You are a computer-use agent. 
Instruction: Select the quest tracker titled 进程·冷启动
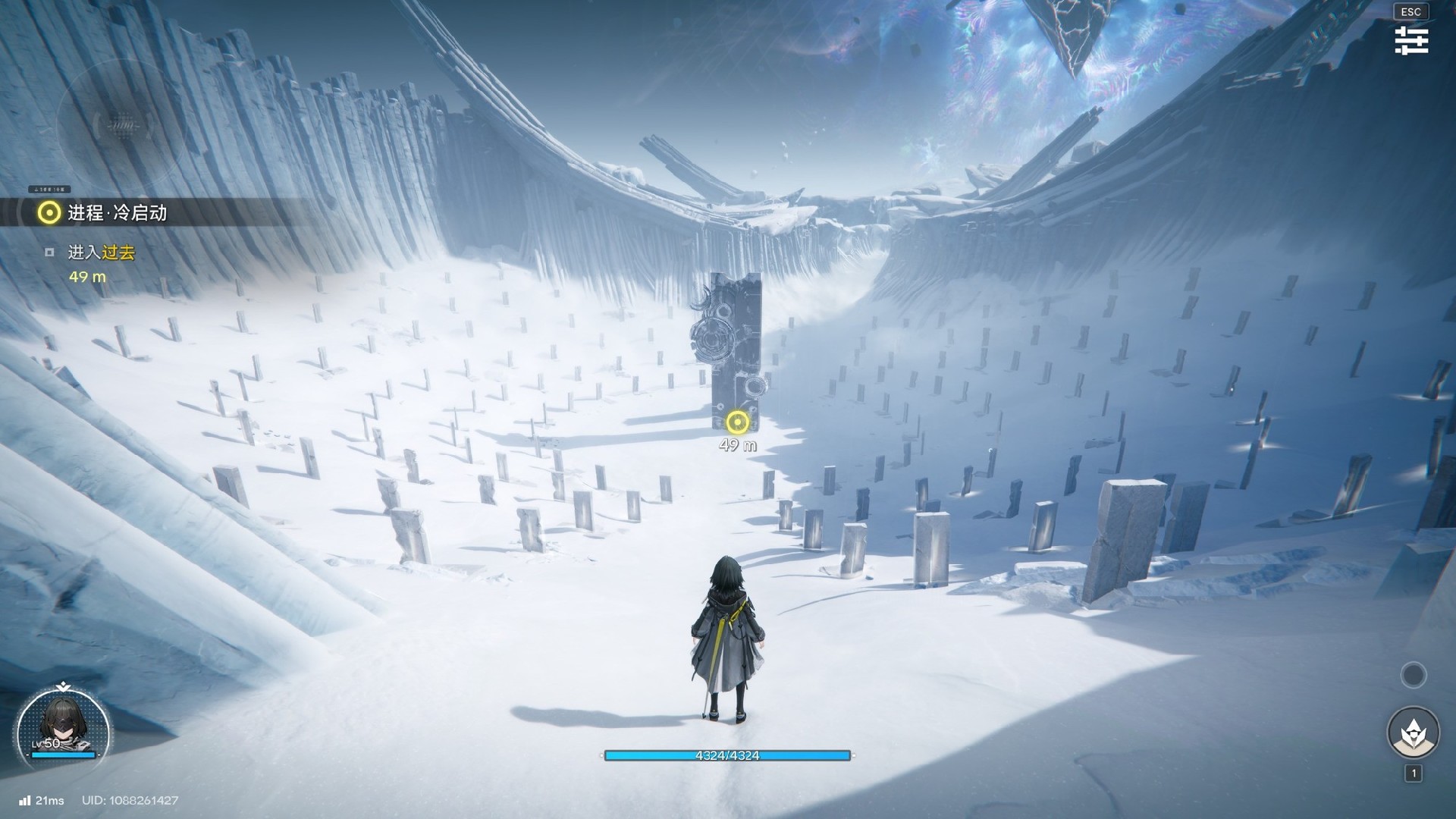(117, 213)
